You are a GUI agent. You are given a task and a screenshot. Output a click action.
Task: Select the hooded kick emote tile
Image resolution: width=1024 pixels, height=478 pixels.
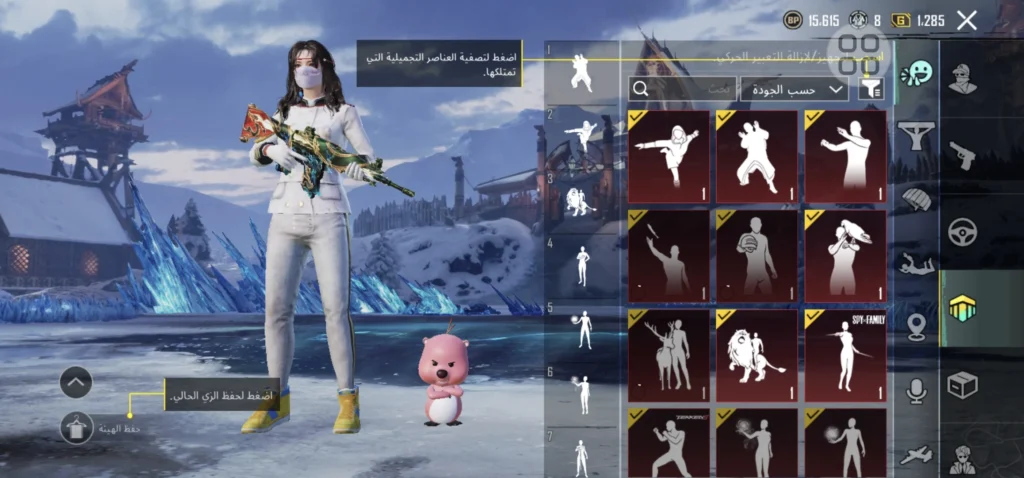click(668, 156)
